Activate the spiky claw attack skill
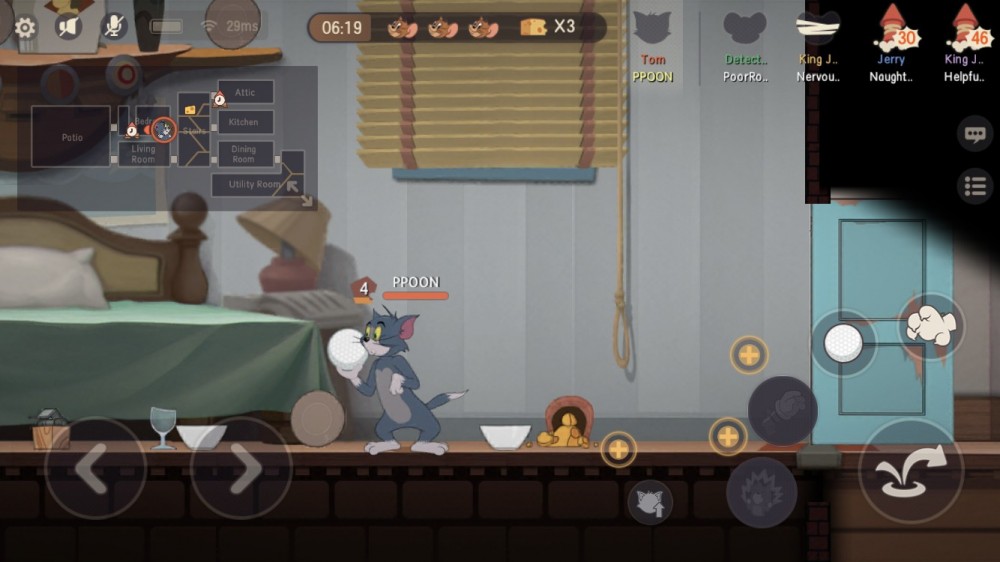This screenshot has height=562, width=1000. (x=761, y=492)
